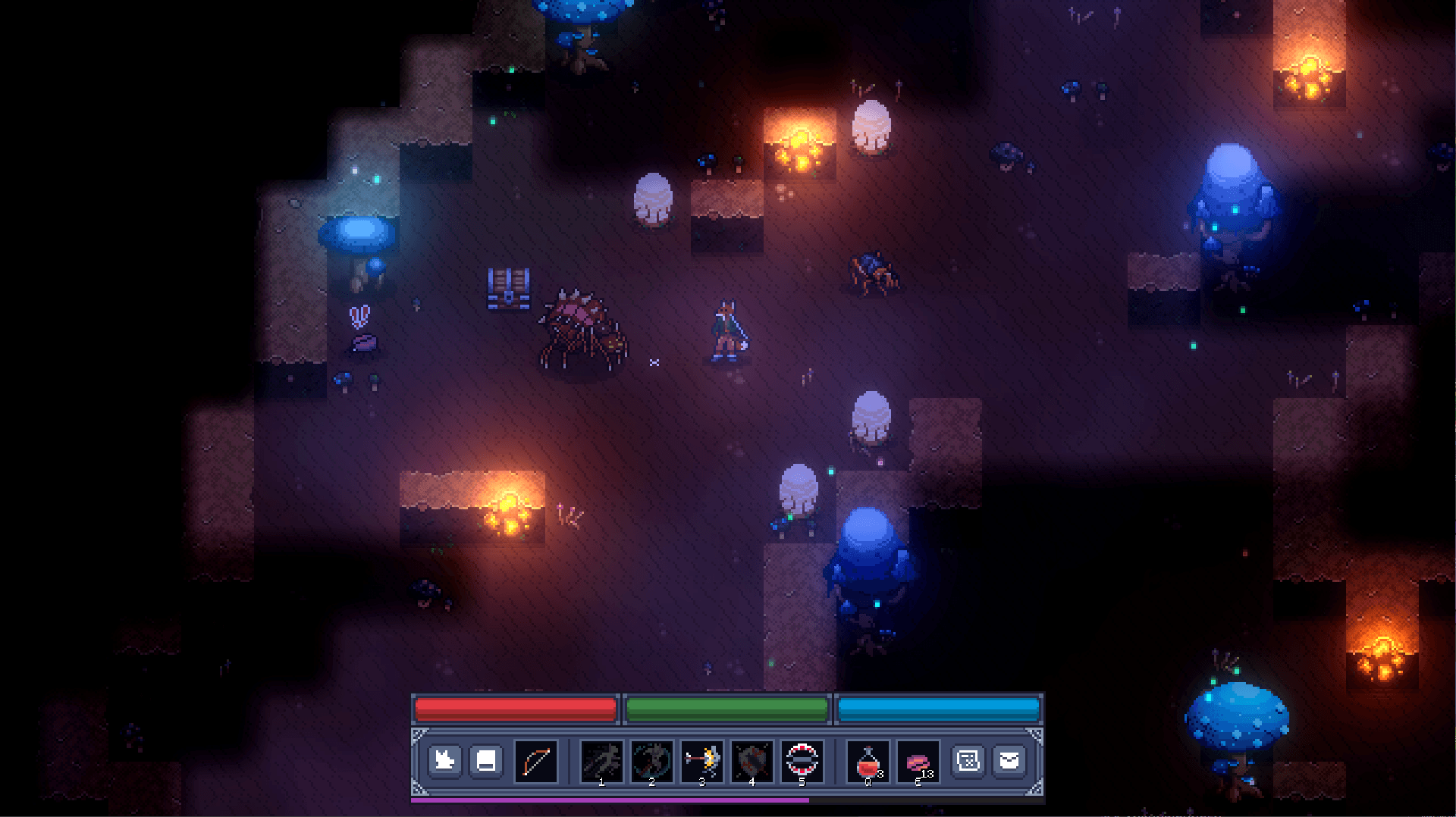Activate the shield ability in slot 4

752,761
